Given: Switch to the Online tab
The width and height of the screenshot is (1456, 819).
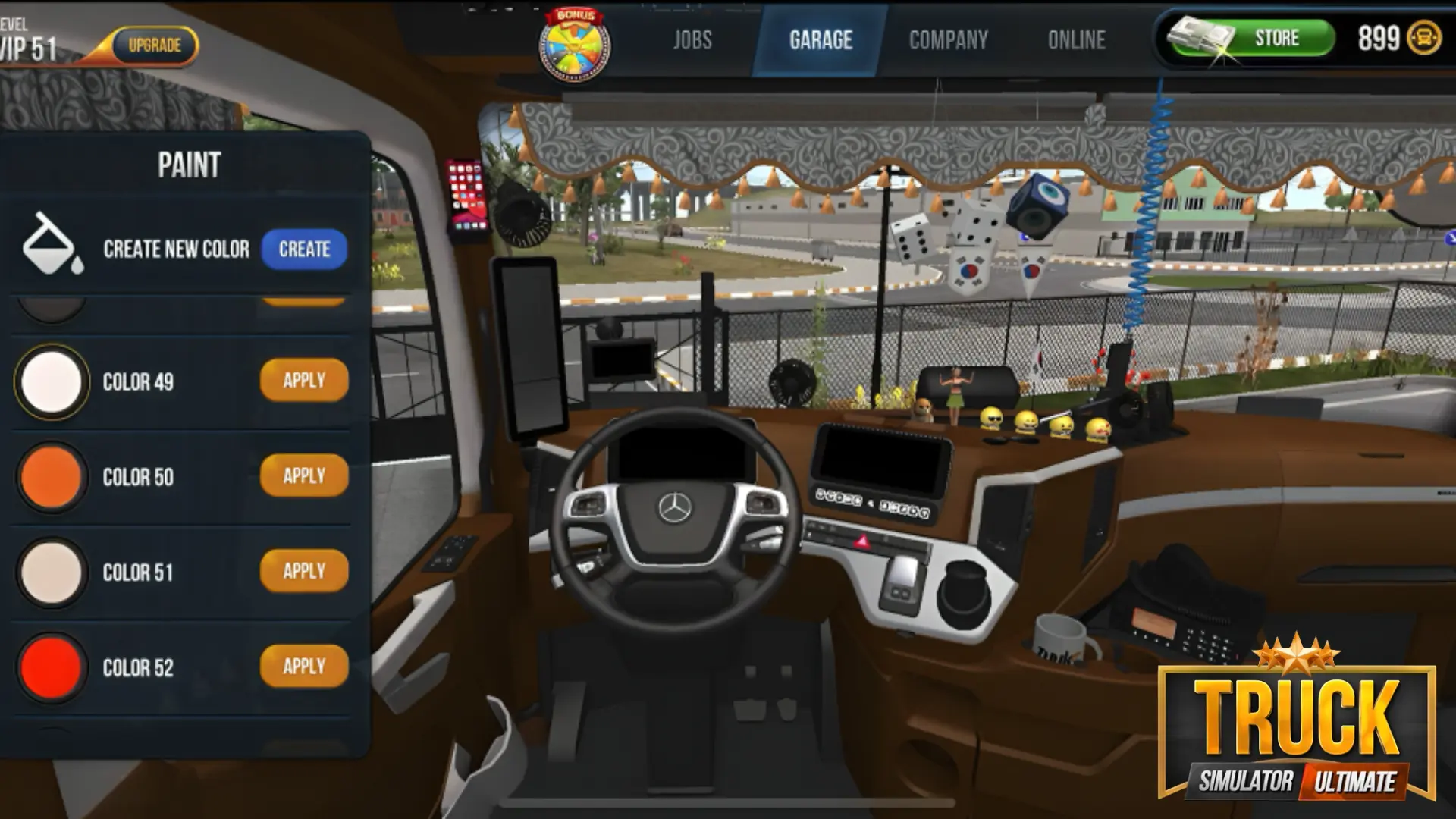Looking at the screenshot, I should pyautogui.click(x=1076, y=39).
